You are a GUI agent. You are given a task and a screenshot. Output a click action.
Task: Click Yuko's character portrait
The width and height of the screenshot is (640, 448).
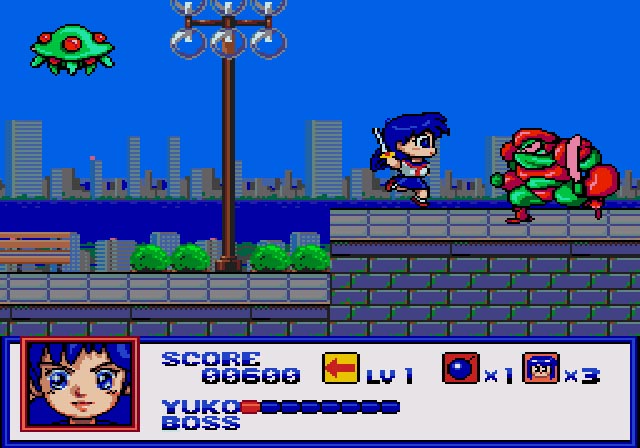coord(80,385)
